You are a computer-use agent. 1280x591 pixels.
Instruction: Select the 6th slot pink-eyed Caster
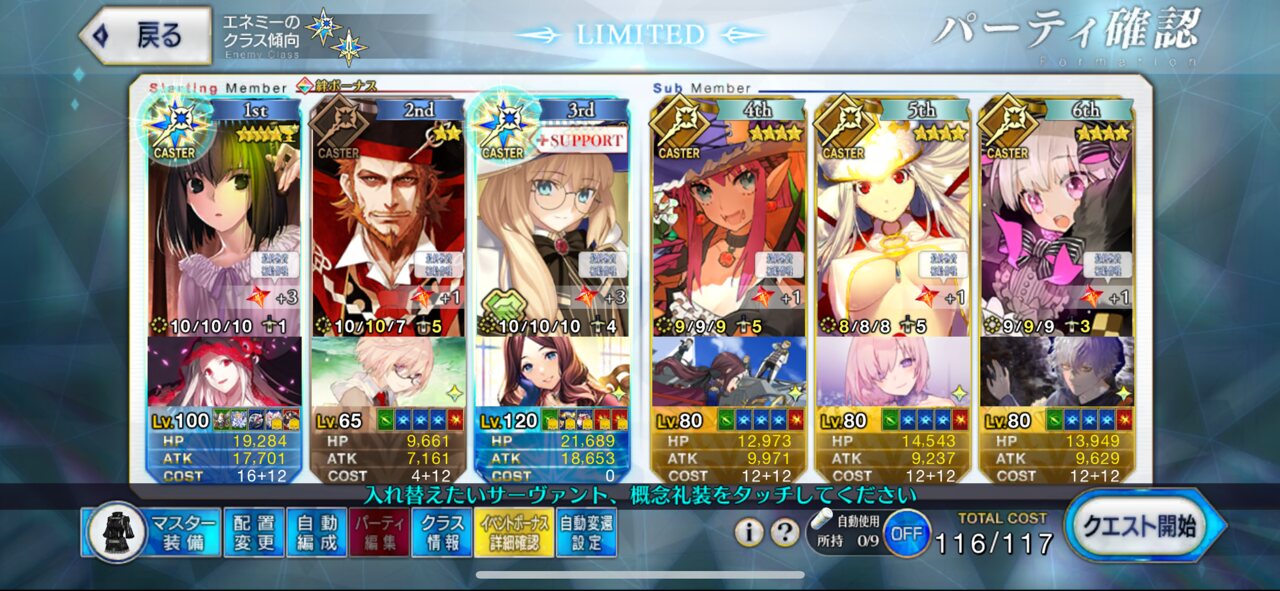point(1056,230)
